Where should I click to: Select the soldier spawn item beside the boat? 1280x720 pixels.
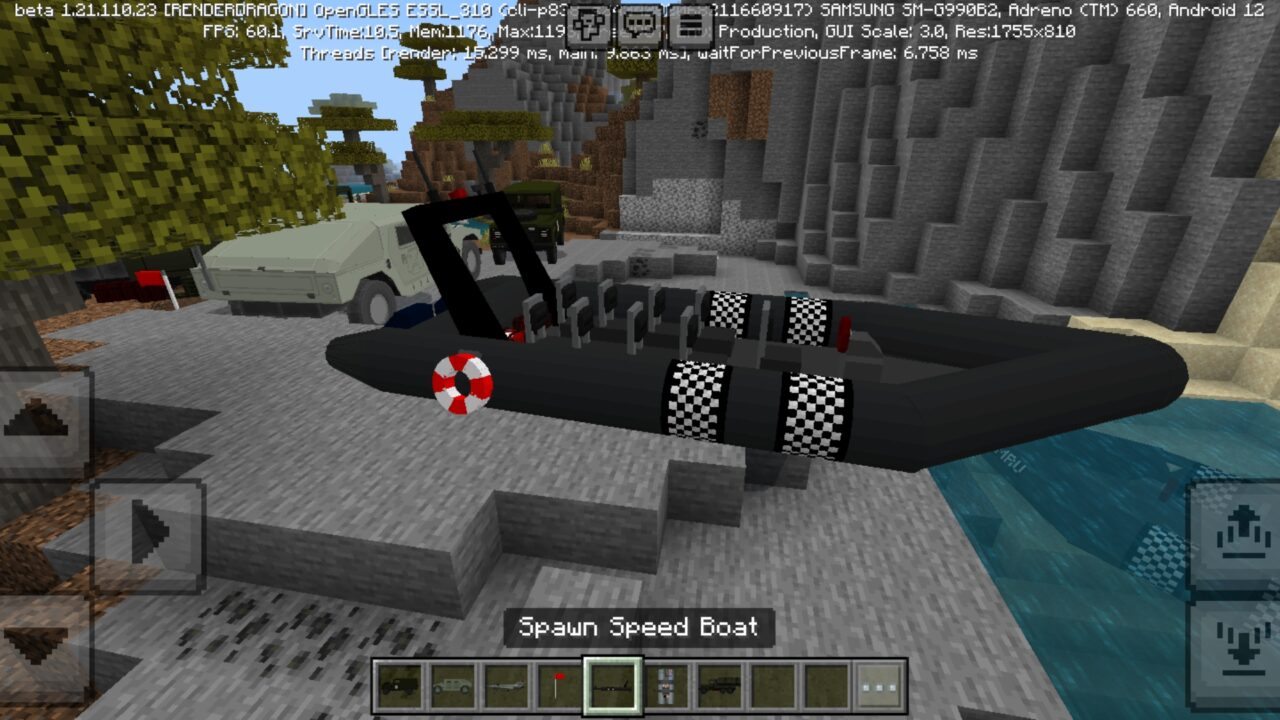[665, 687]
